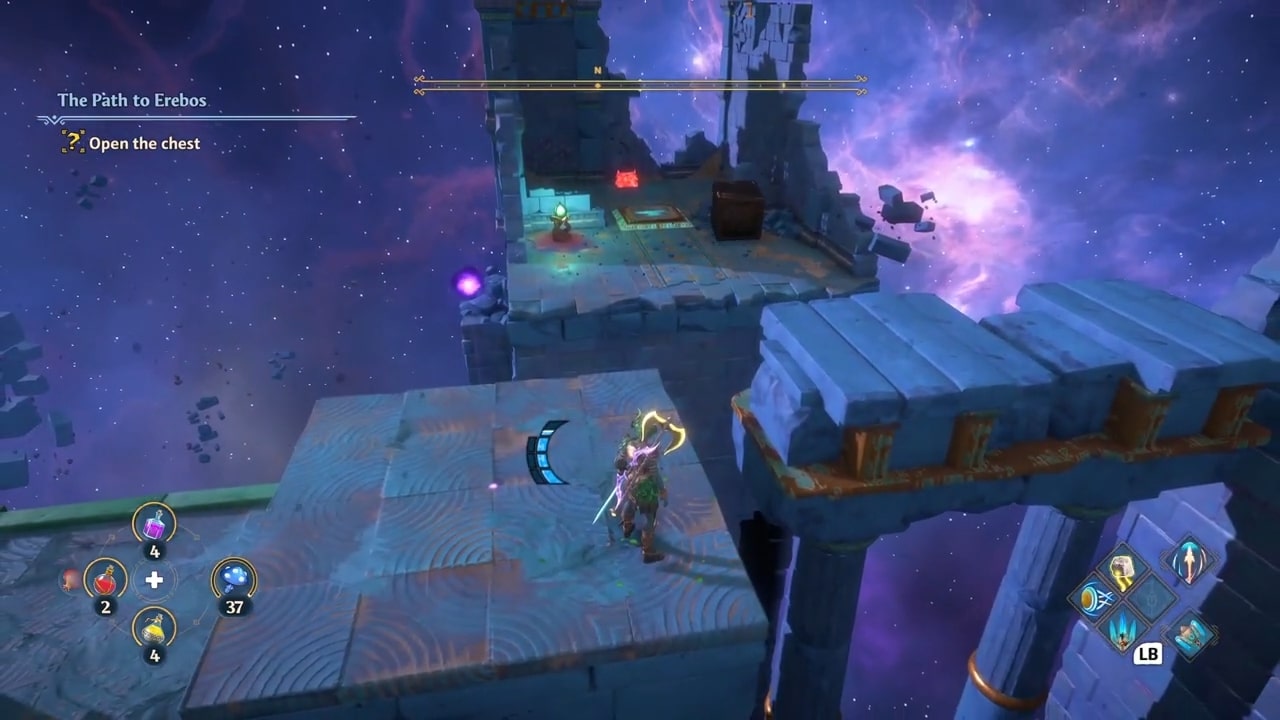Image resolution: width=1280 pixels, height=720 pixels.
Task: Use the purple potion
Action: [x=154, y=523]
